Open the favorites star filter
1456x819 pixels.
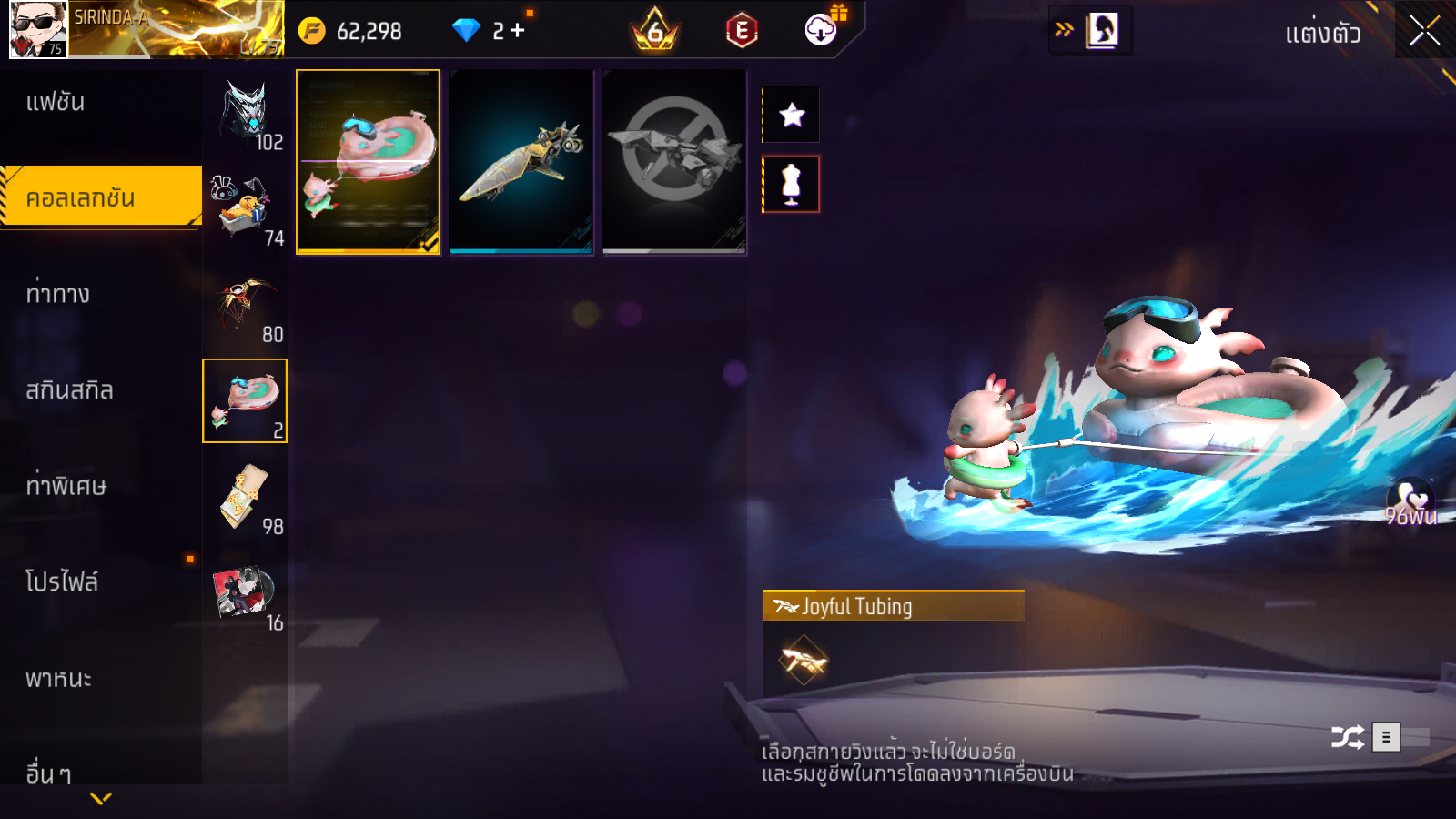coord(792,115)
